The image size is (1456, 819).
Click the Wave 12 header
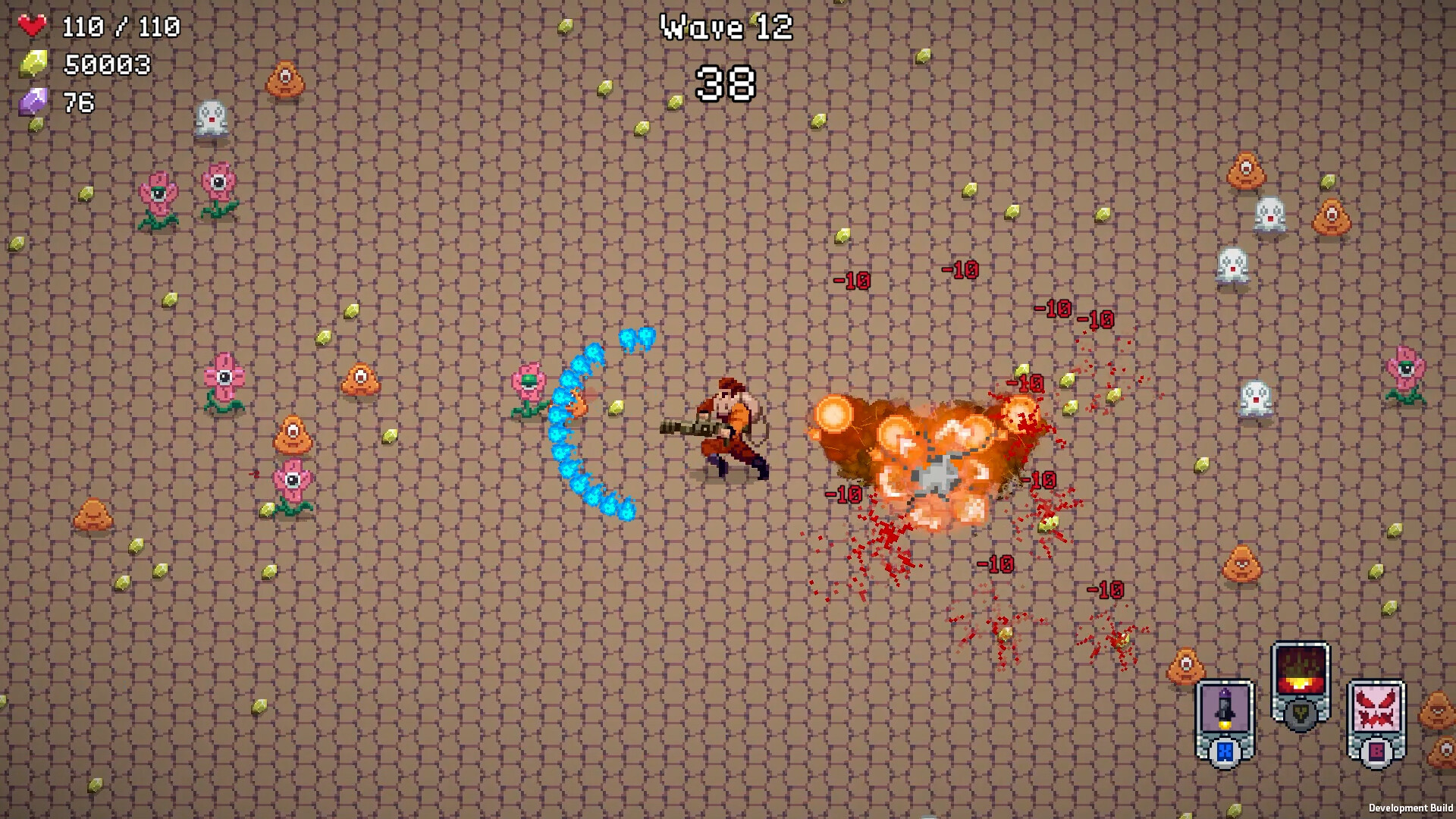[726, 27]
